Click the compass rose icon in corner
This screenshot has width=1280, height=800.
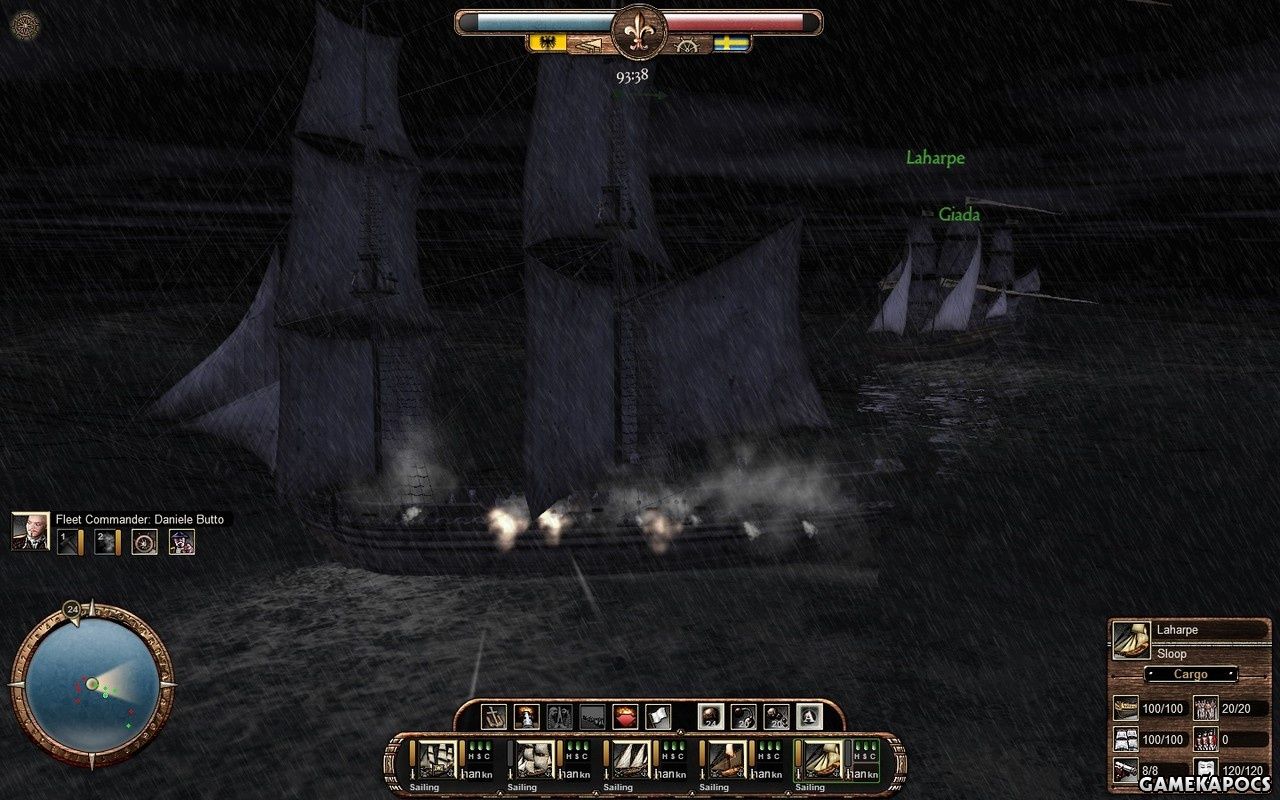pyautogui.click(x=24, y=25)
